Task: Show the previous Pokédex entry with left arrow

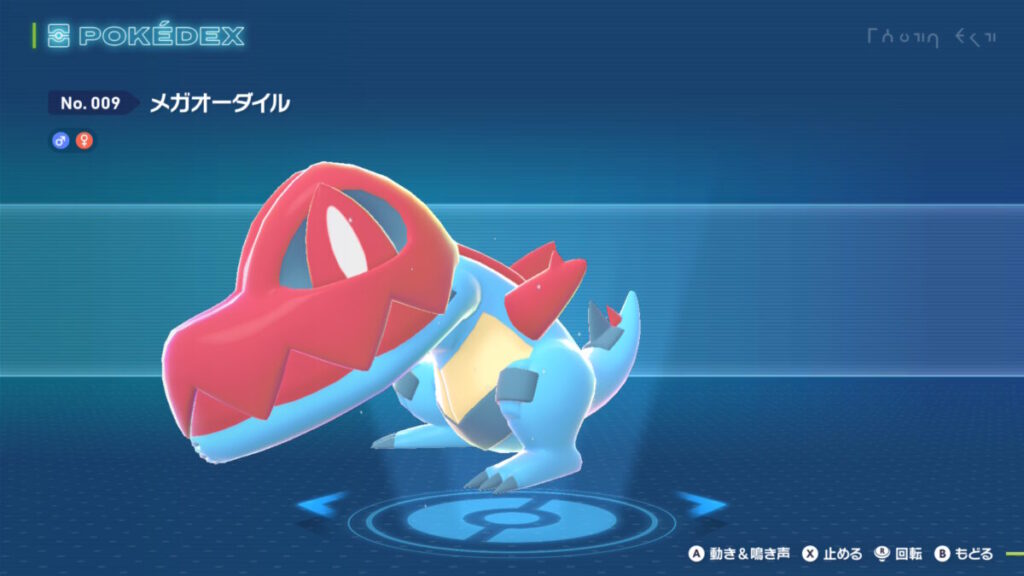Action: coord(322,504)
